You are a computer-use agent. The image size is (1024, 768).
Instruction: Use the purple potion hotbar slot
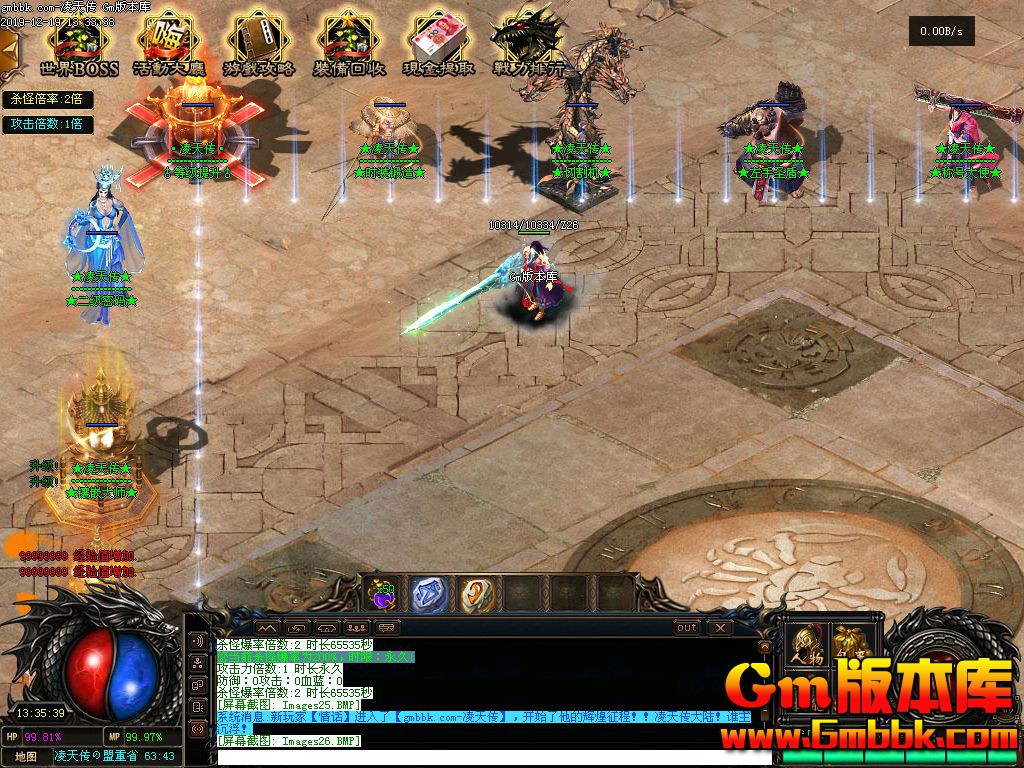tap(382, 594)
